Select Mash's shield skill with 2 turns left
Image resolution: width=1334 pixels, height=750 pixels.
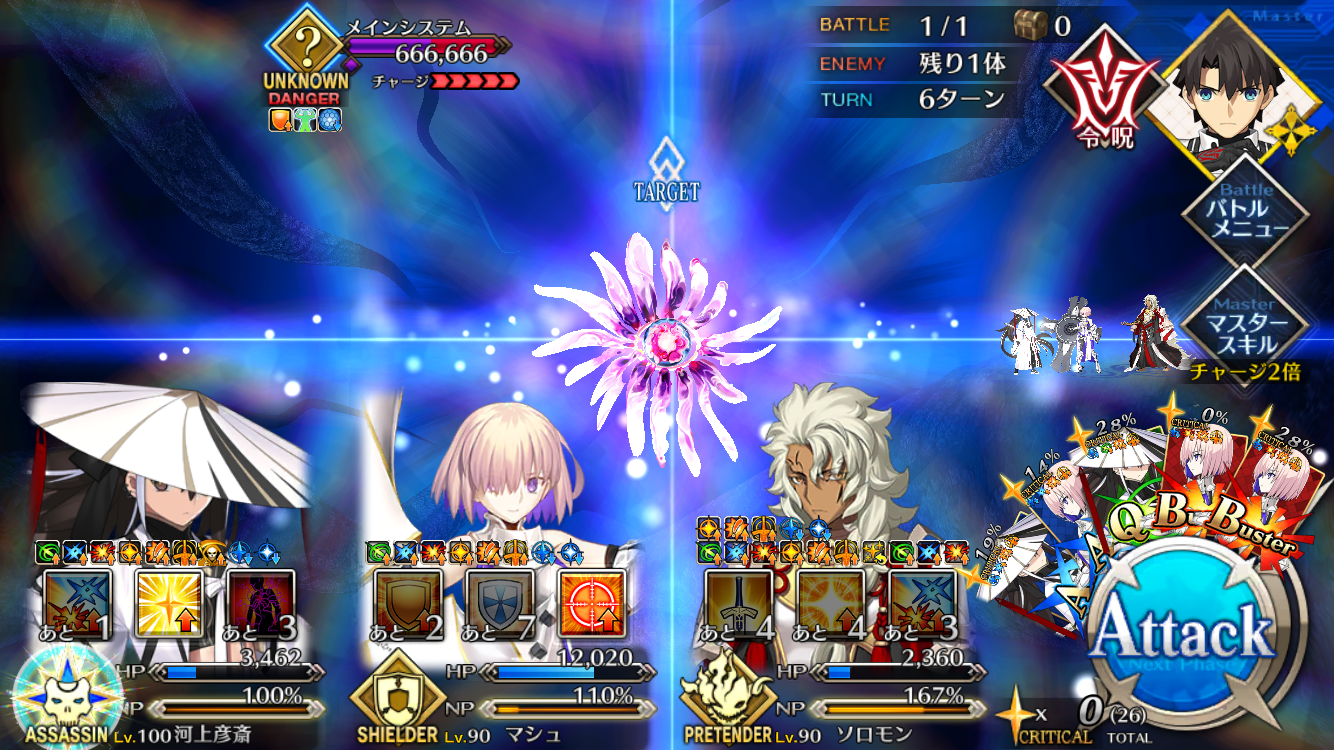(408, 603)
